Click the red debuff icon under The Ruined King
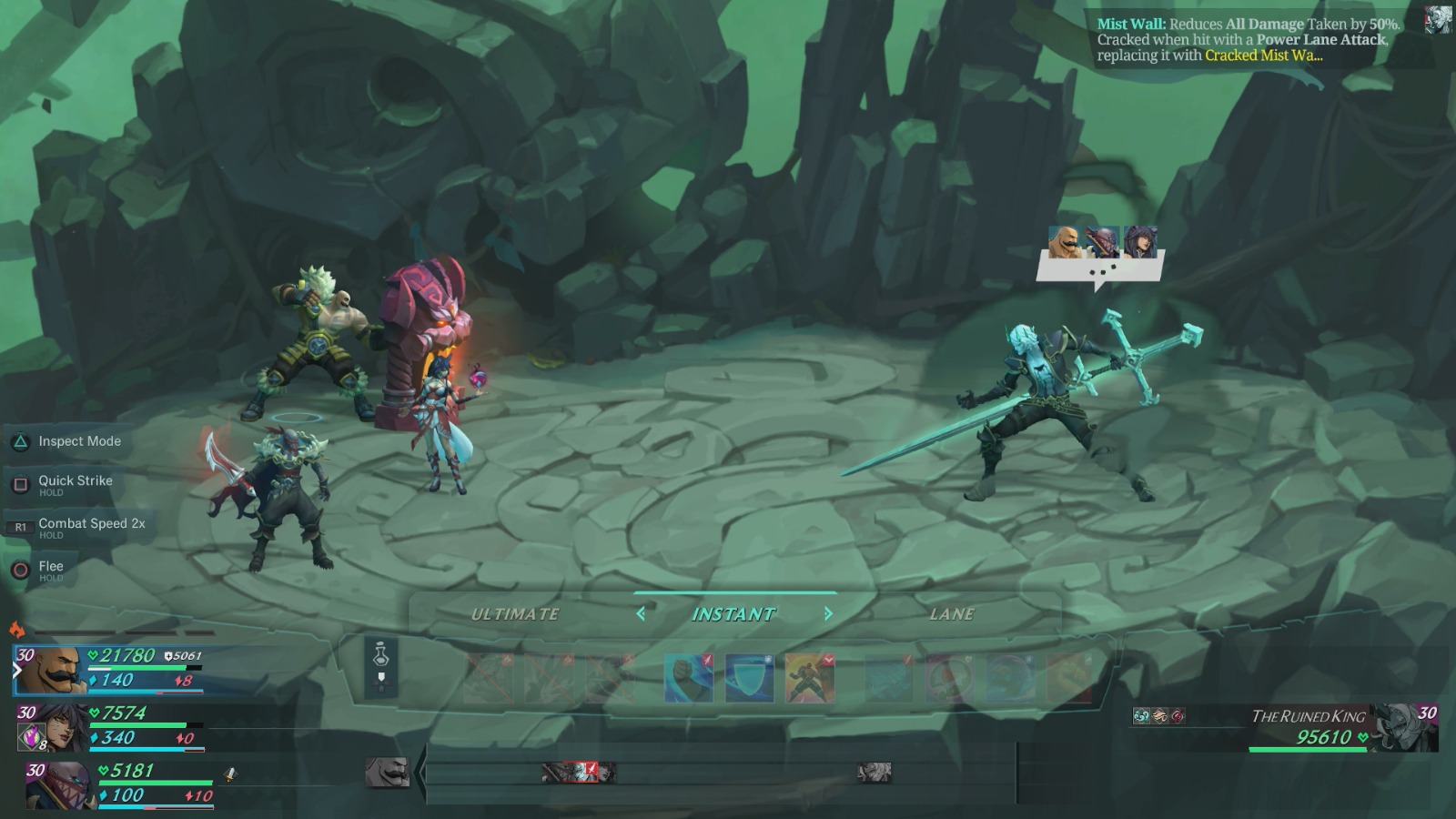This screenshot has width=1456, height=819. [1179, 716]
